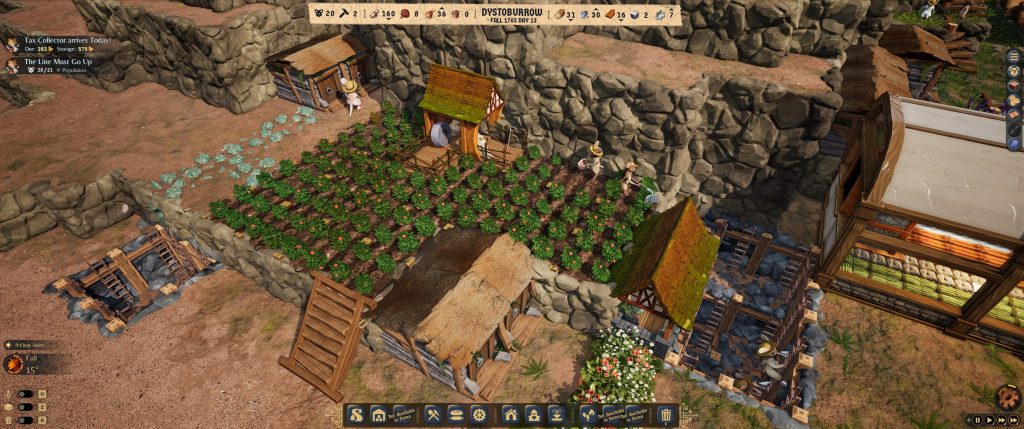
Task: Set game to normal play speed
Action: [x=990, y=420]
